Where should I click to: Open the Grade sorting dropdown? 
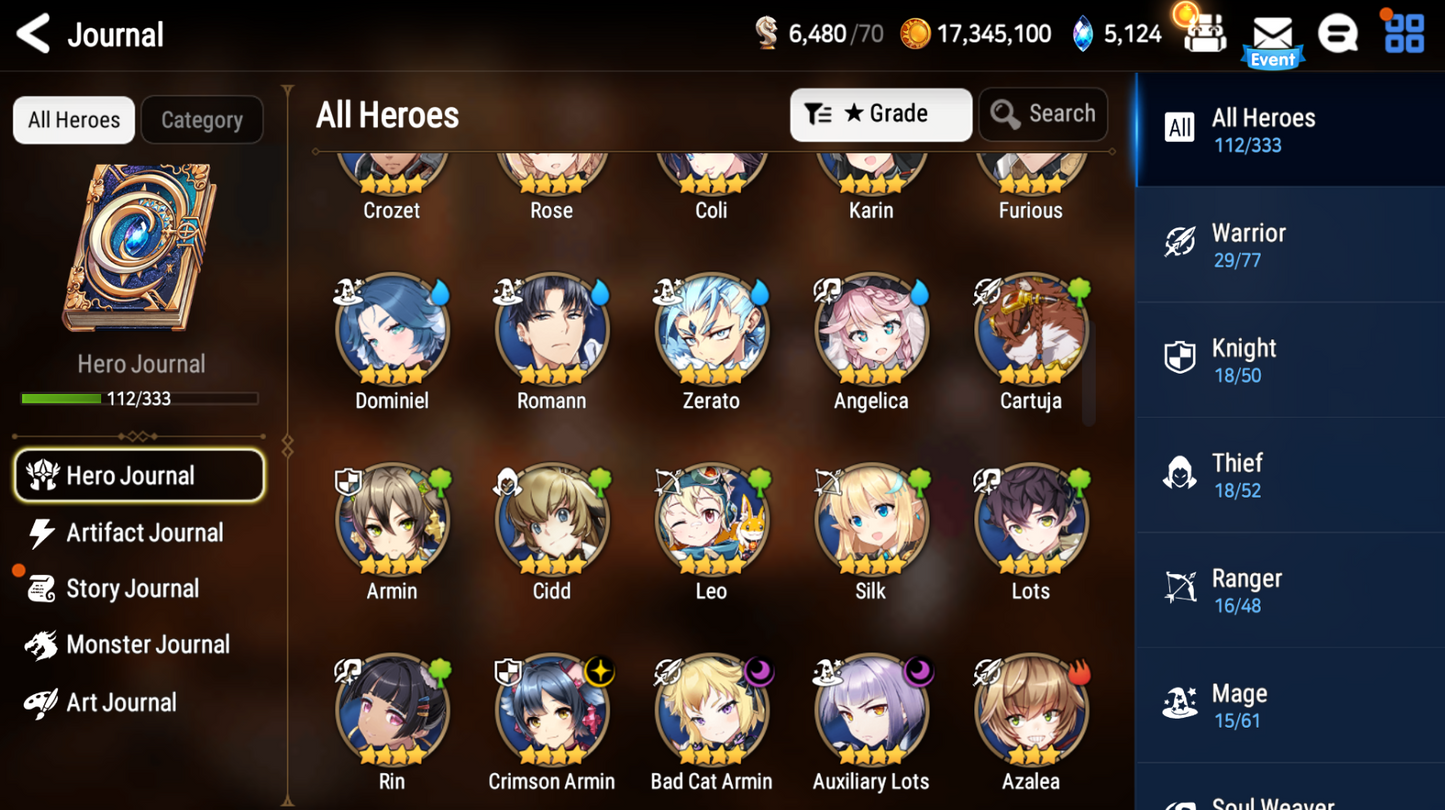pyautogui.click(x=880, y=114)
